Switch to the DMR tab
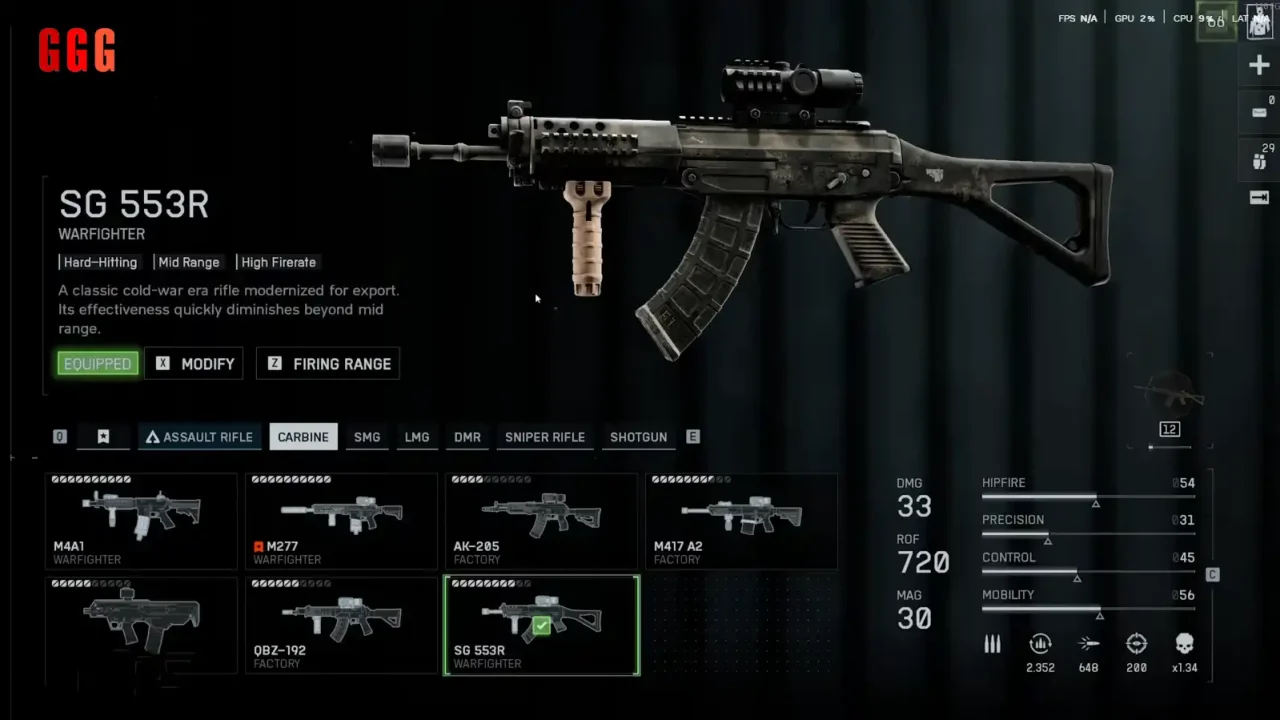 click(467, 437)
